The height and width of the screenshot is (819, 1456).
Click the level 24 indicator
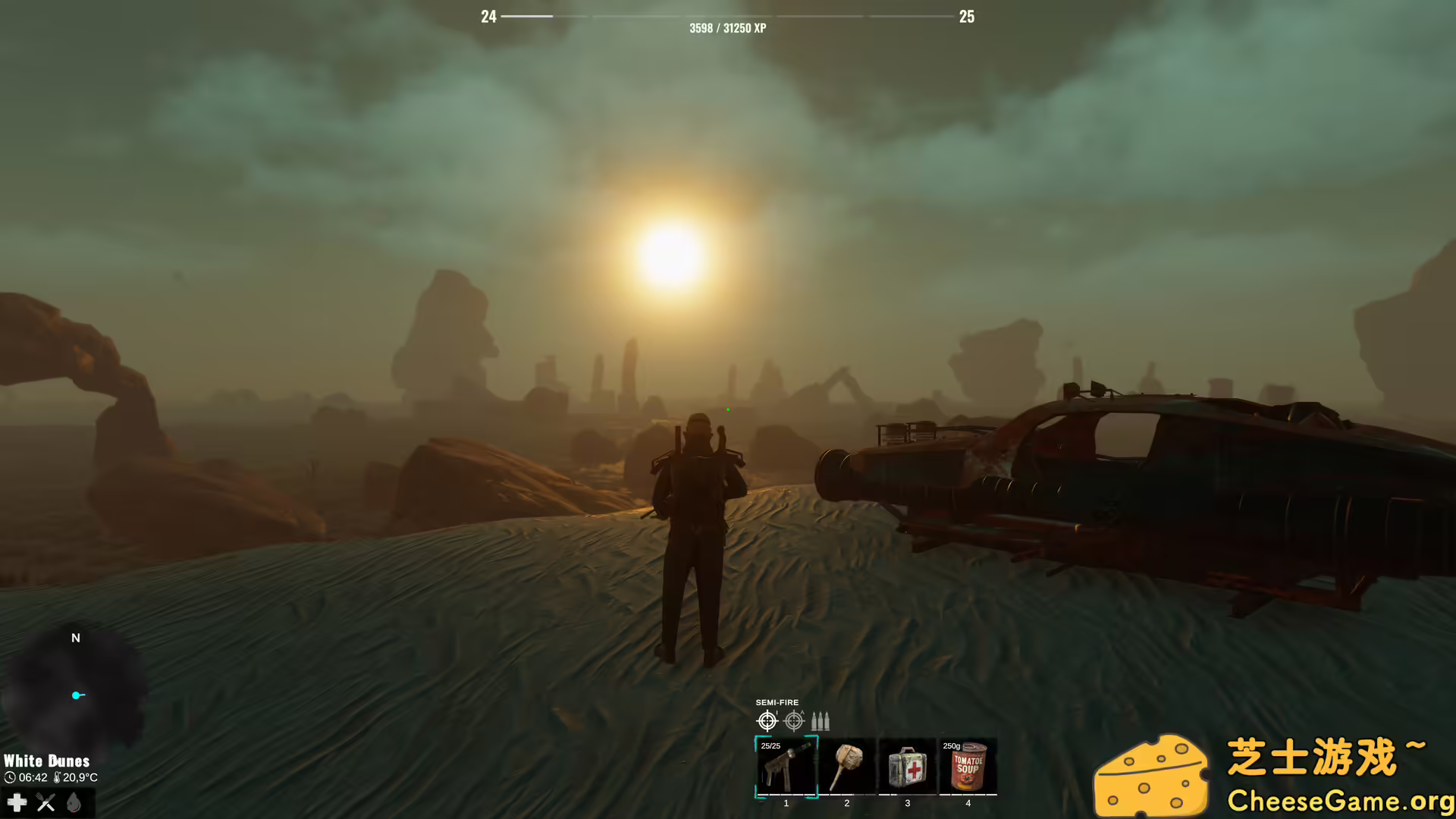489,17
